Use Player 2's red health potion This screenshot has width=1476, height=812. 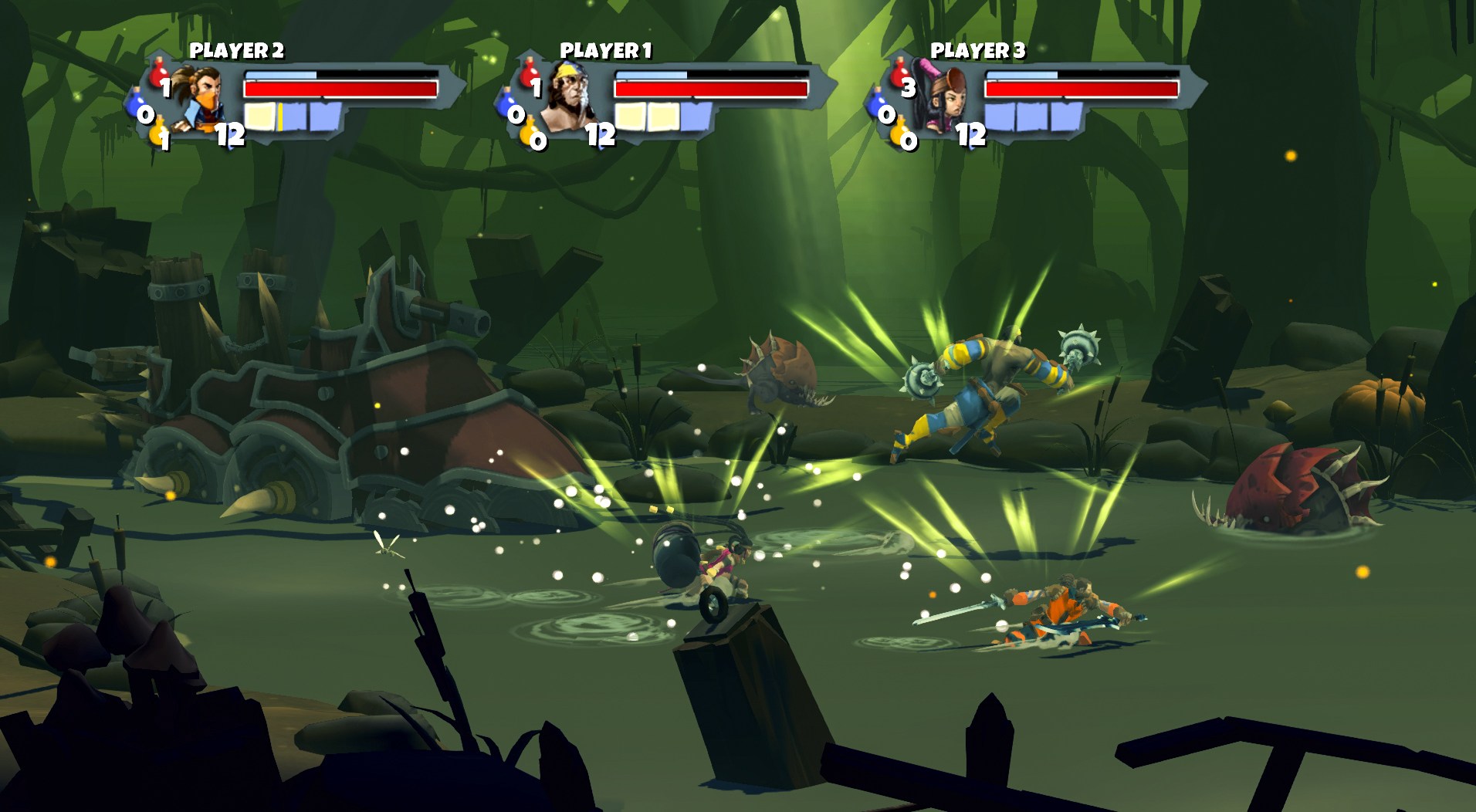pyautogui.click(x=159, y=74)
